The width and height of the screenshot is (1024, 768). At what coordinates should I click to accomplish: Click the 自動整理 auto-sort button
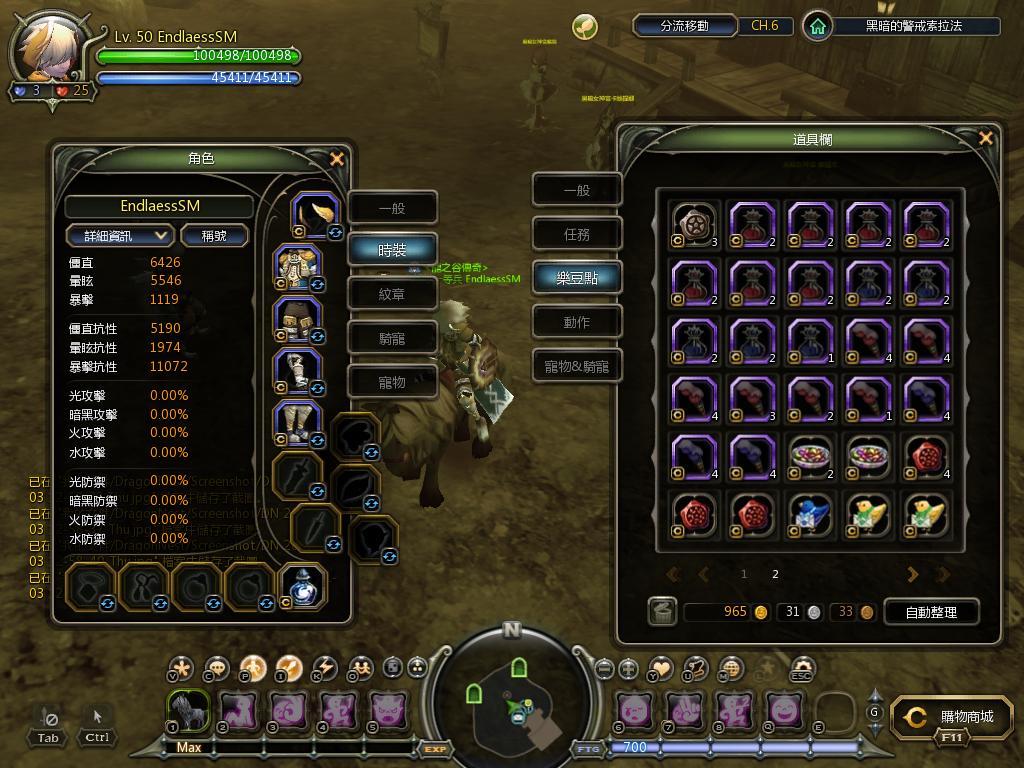pyautogui.click(x=930, y=612)
